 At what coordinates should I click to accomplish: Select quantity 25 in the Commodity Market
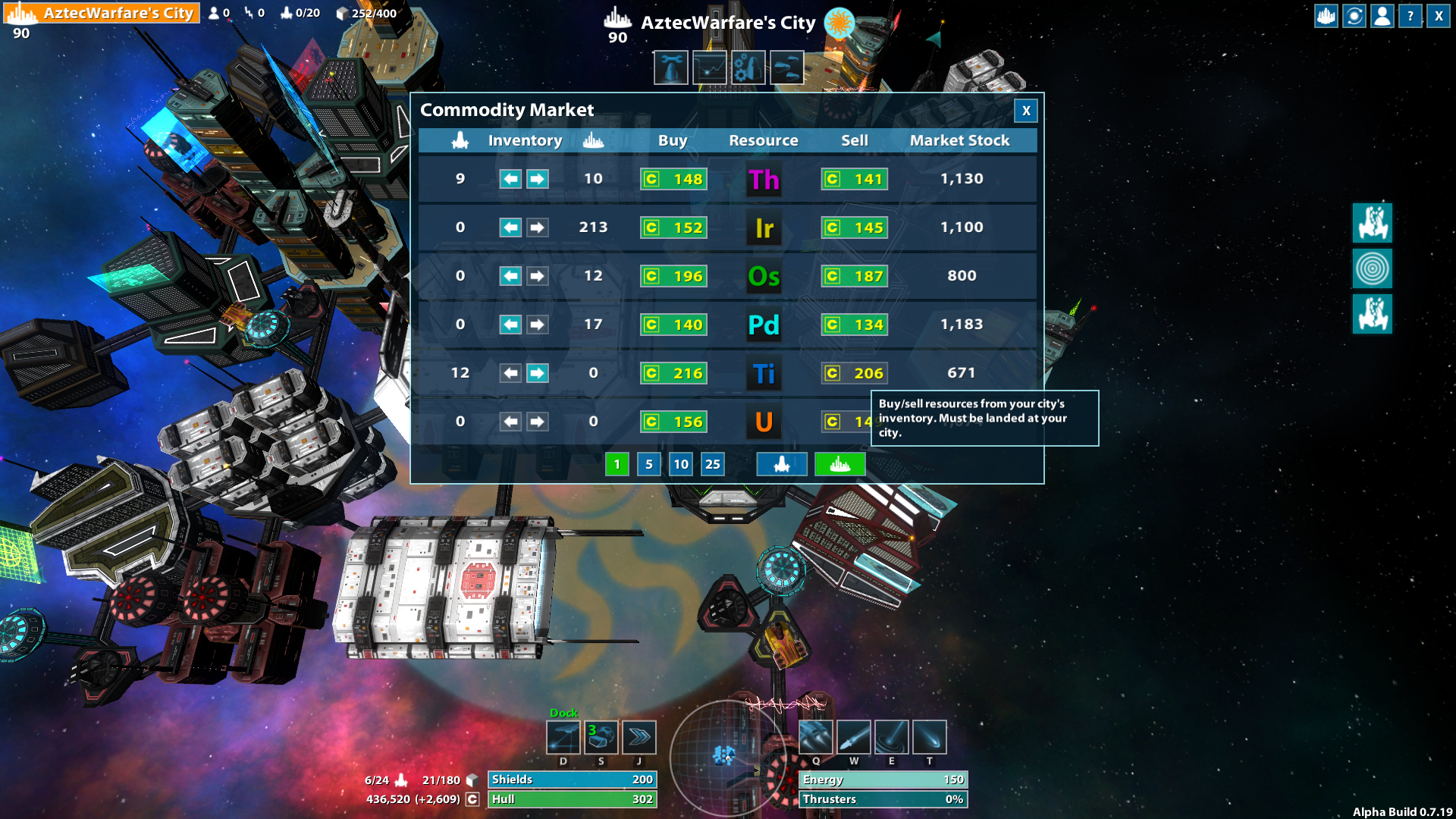click(x=712, y=463)
